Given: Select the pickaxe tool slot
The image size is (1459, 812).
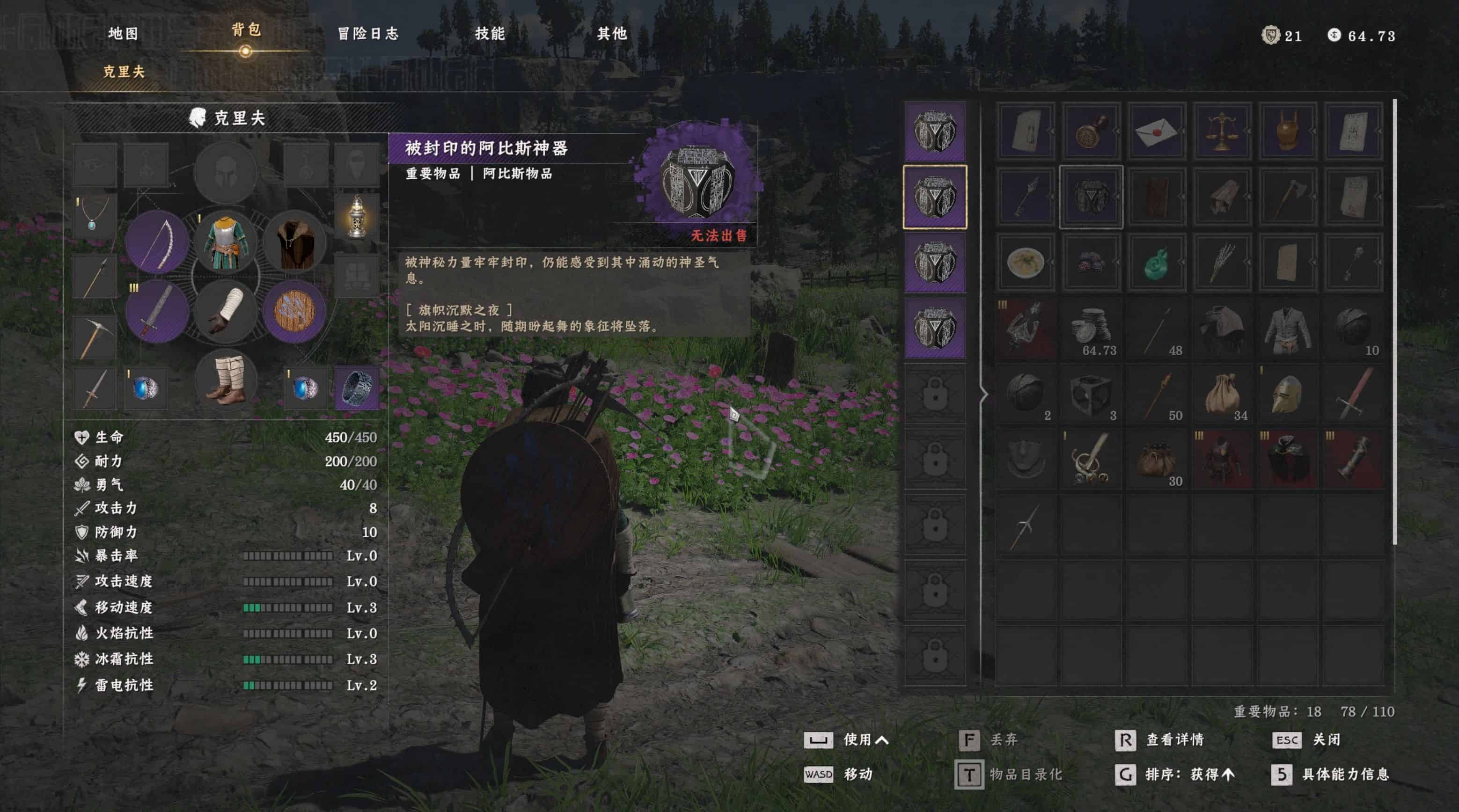Looking at the screenshot, I should pos(94,337).
